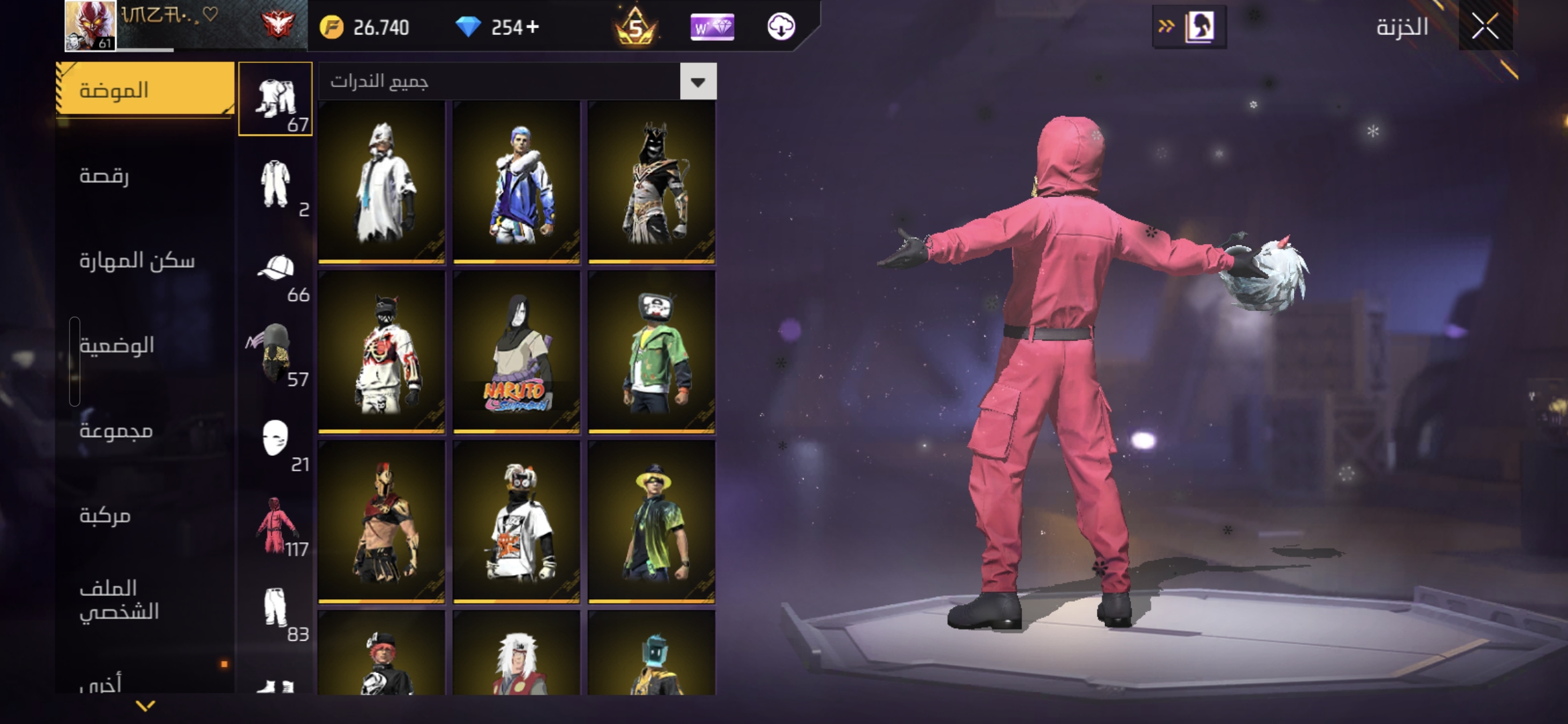Select the green jacket TV-head outfit
Image resolution: width=1568 pixels, height=724 pixels.
[x=651, y=351]
